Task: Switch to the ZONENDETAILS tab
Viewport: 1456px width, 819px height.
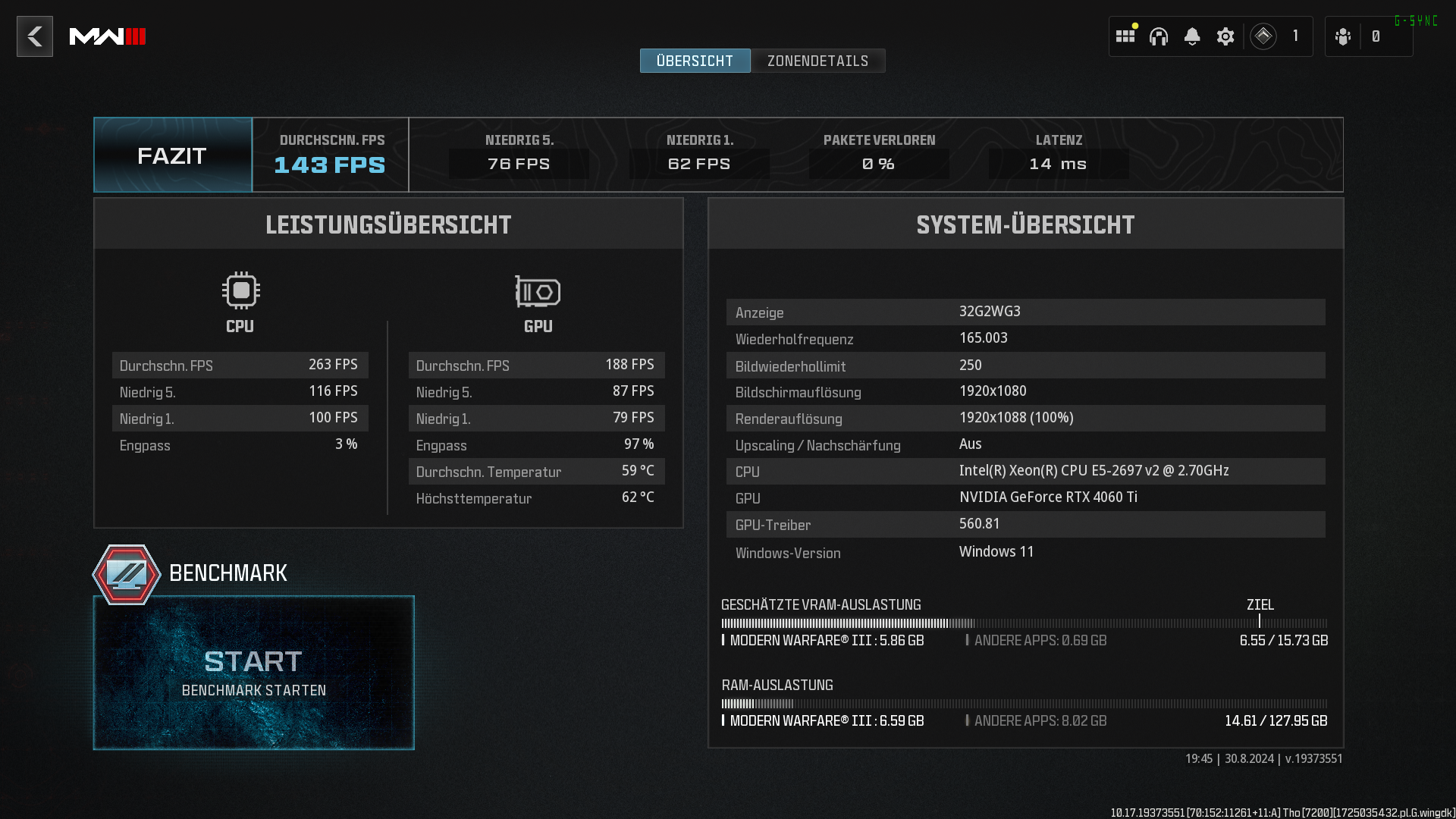Action: click(x=817, y=61)
